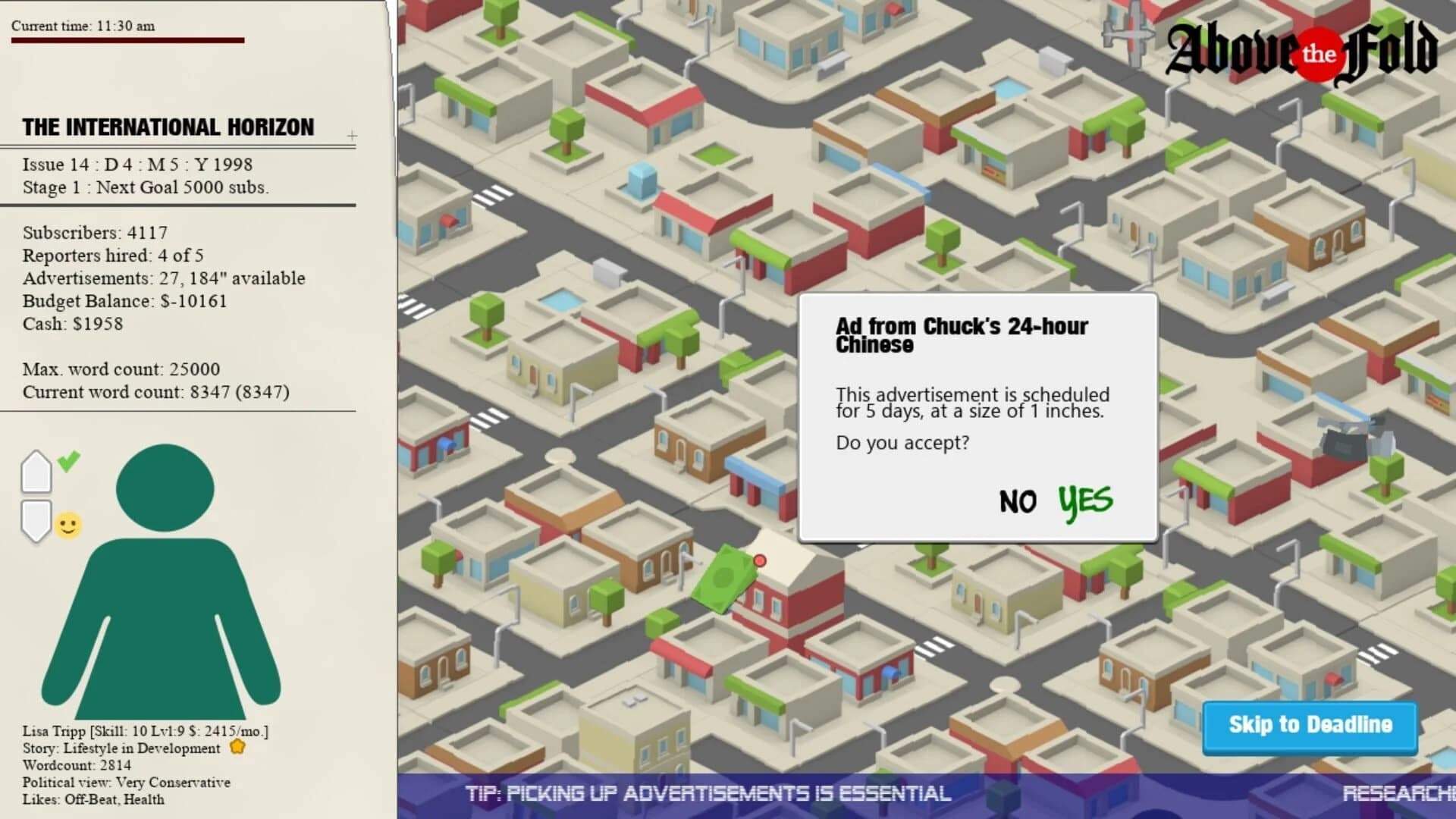Click the dark red time progress bar
This screenshot has width=1456, height=819.
tap(129, 39)
